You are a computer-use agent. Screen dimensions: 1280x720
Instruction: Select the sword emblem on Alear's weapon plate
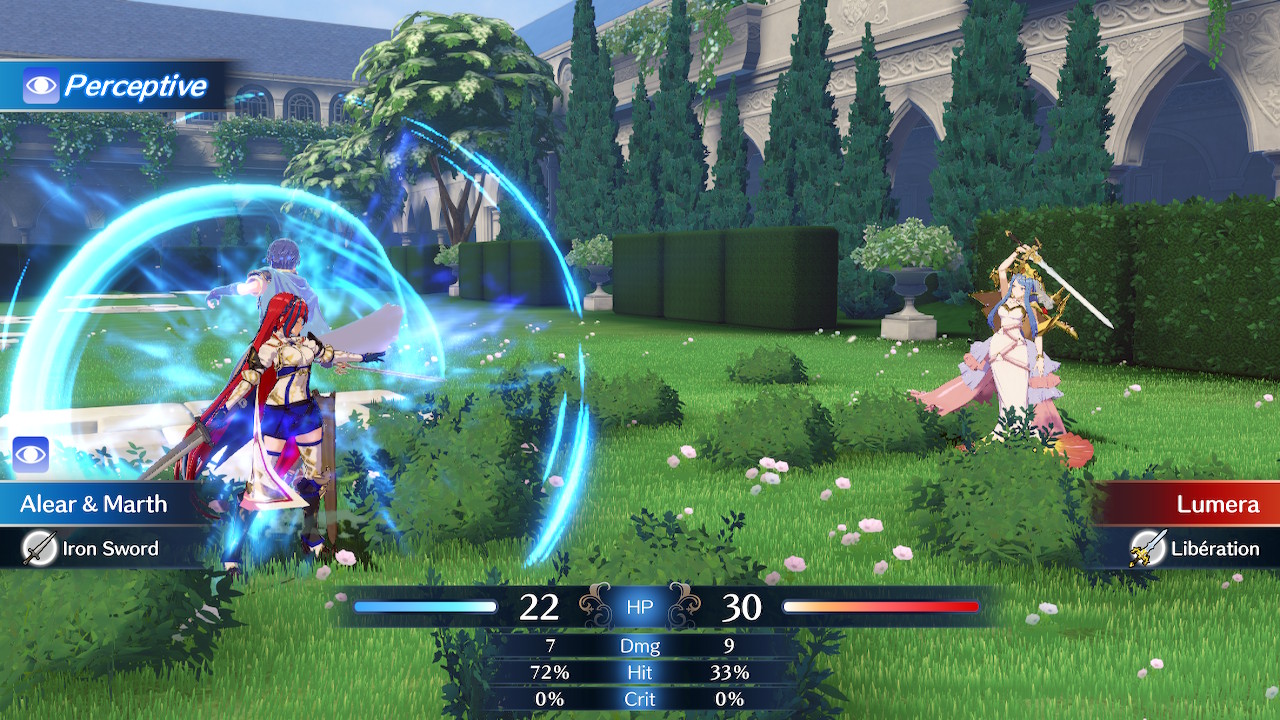coord(42,549)
